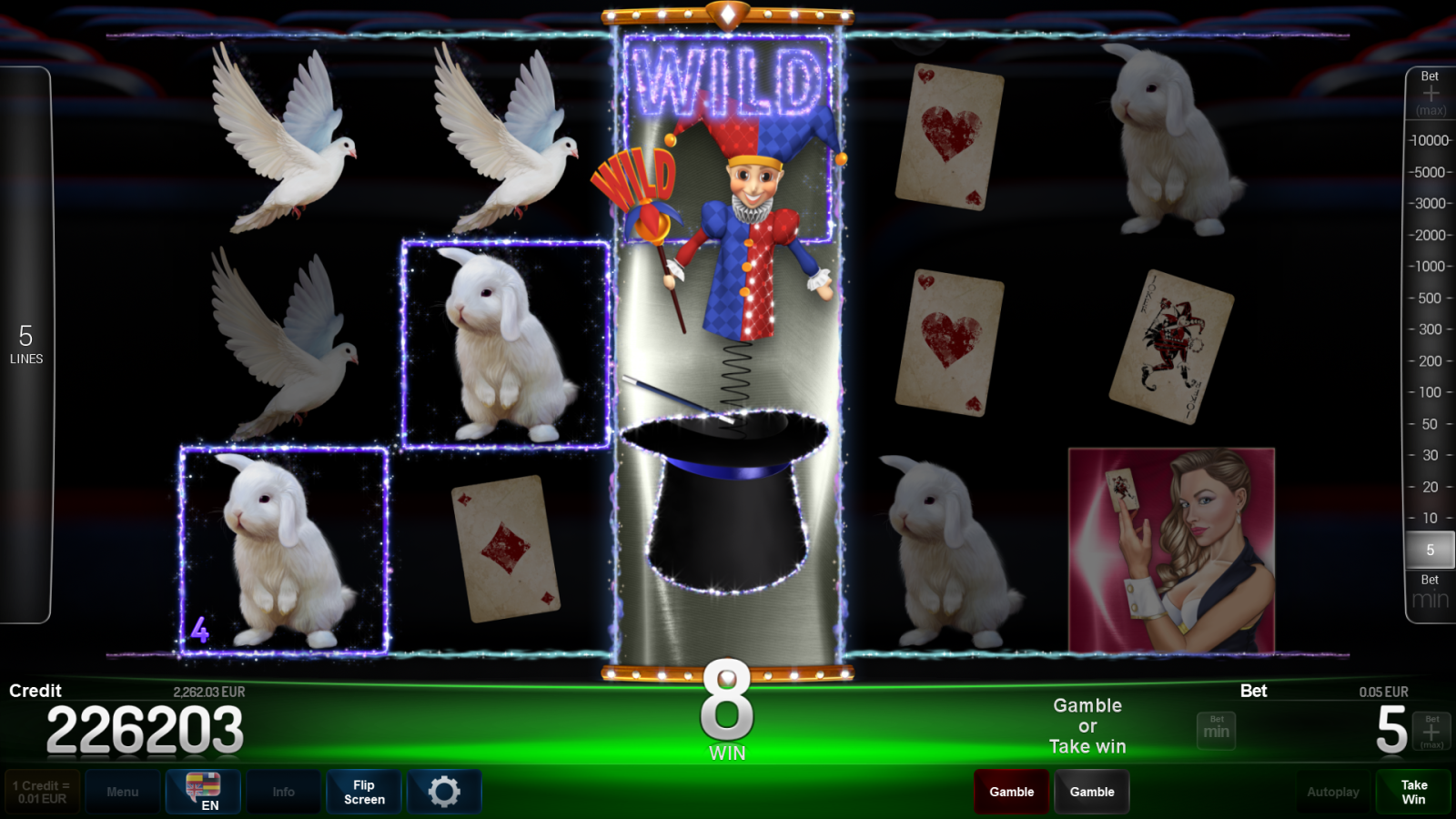This screenshot has height=819, width=1456.
Task: Select bet value 10000 on the bet ladder
Action: click(1430, 140)
